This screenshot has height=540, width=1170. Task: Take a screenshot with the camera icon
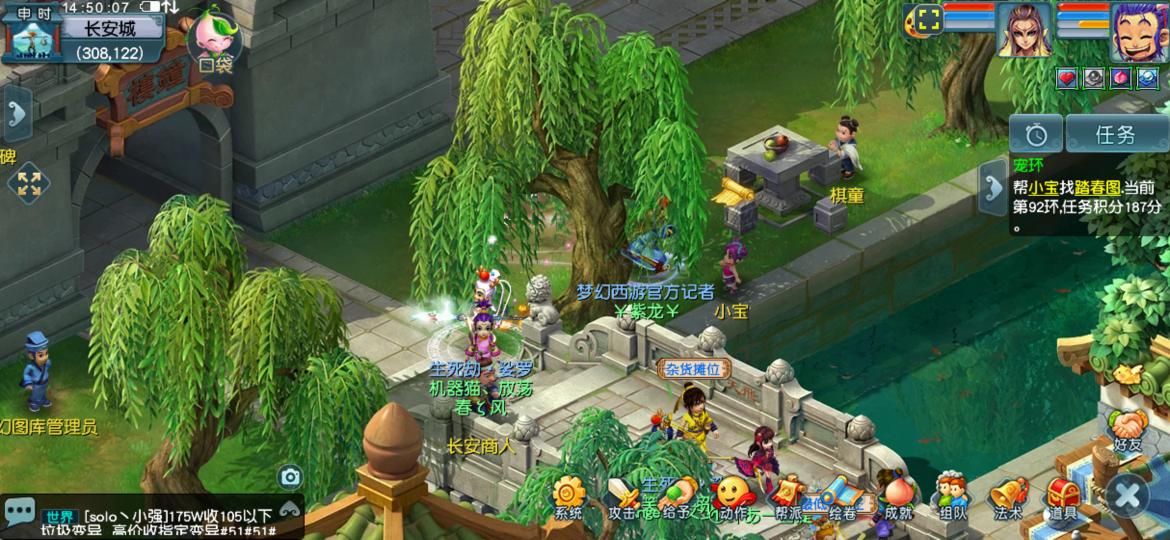pos(290,476)
